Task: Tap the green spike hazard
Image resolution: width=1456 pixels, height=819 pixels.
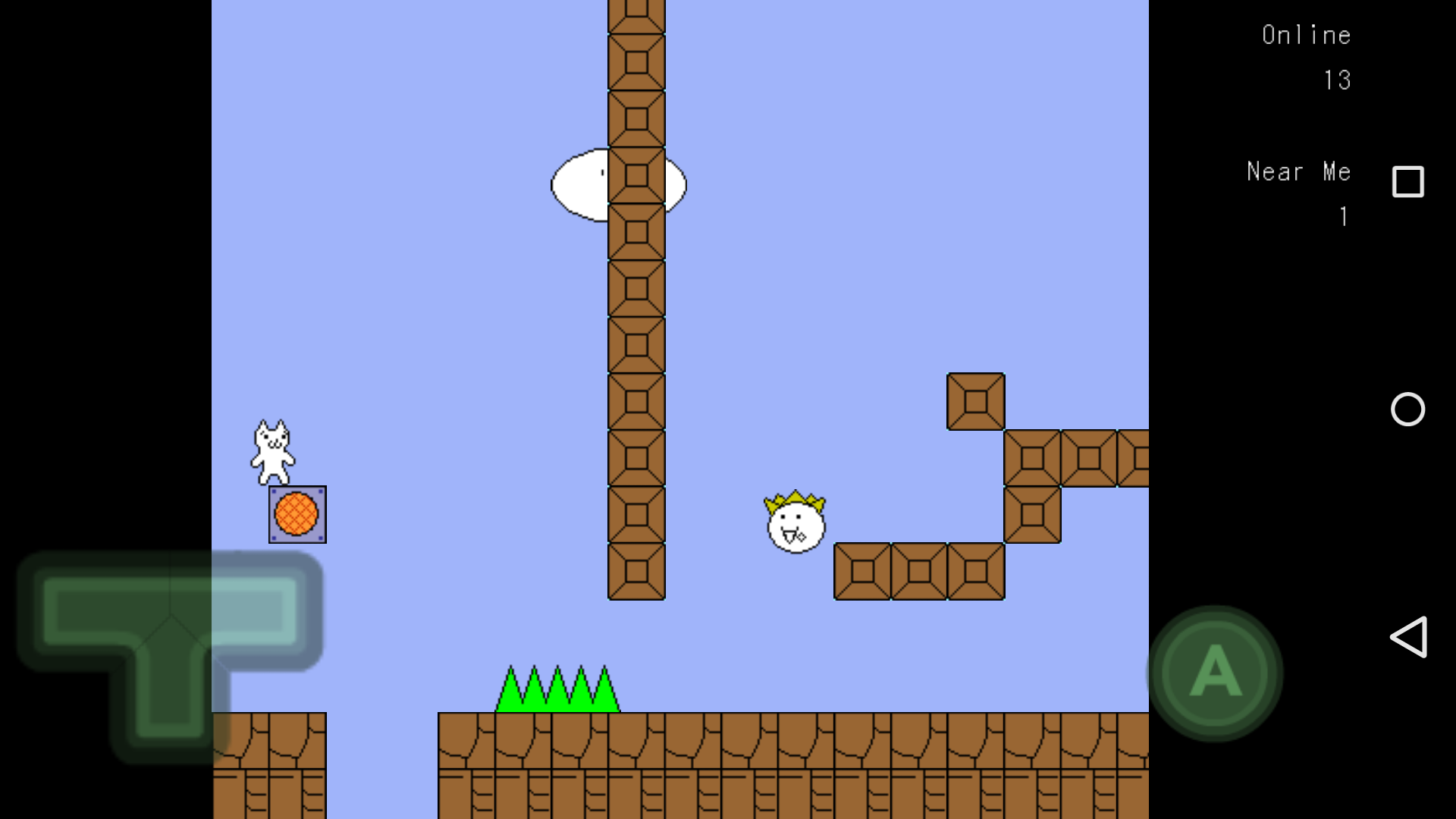Action: (x=559, y=690)
